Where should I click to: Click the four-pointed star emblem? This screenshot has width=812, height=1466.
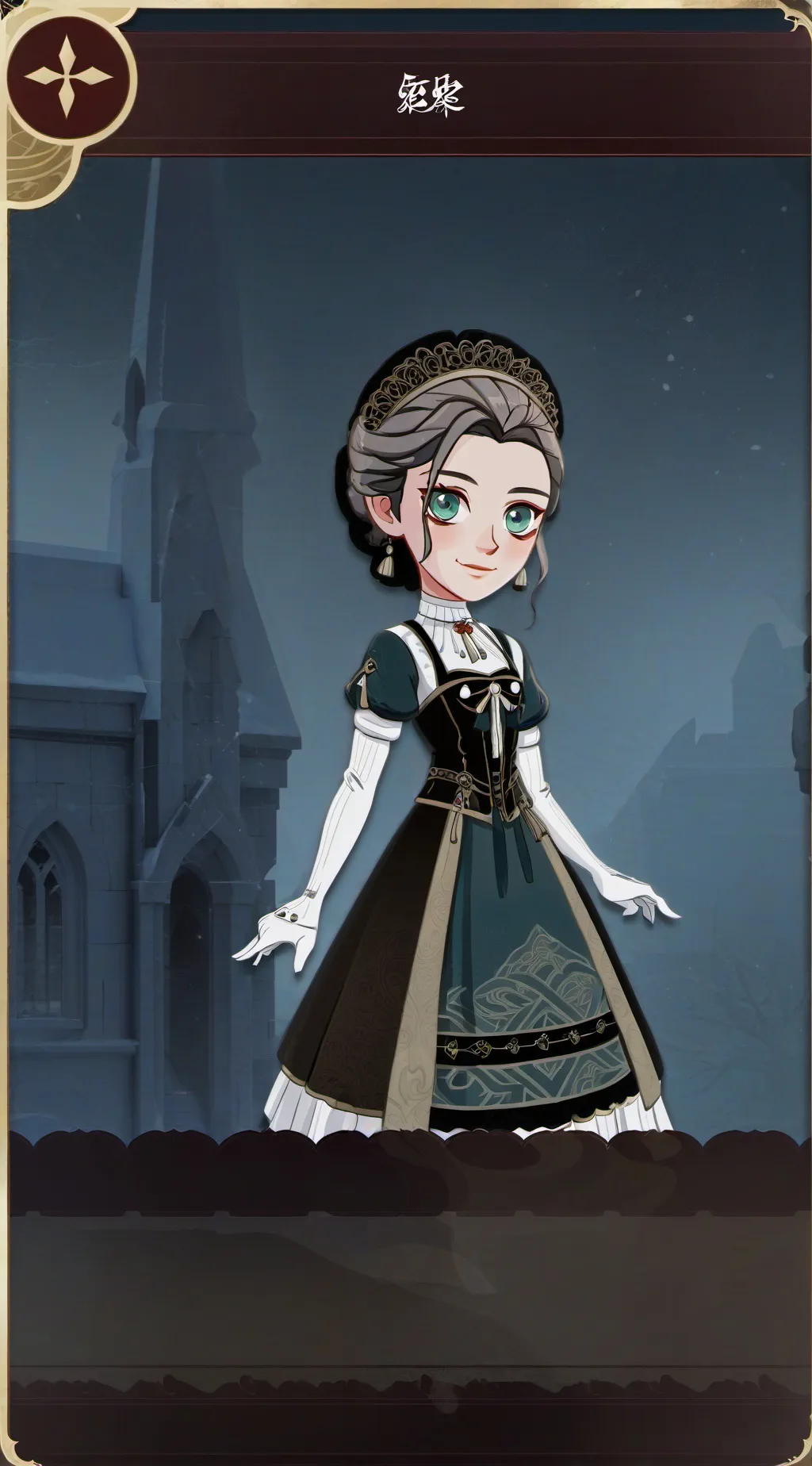[x=68, y=78]
